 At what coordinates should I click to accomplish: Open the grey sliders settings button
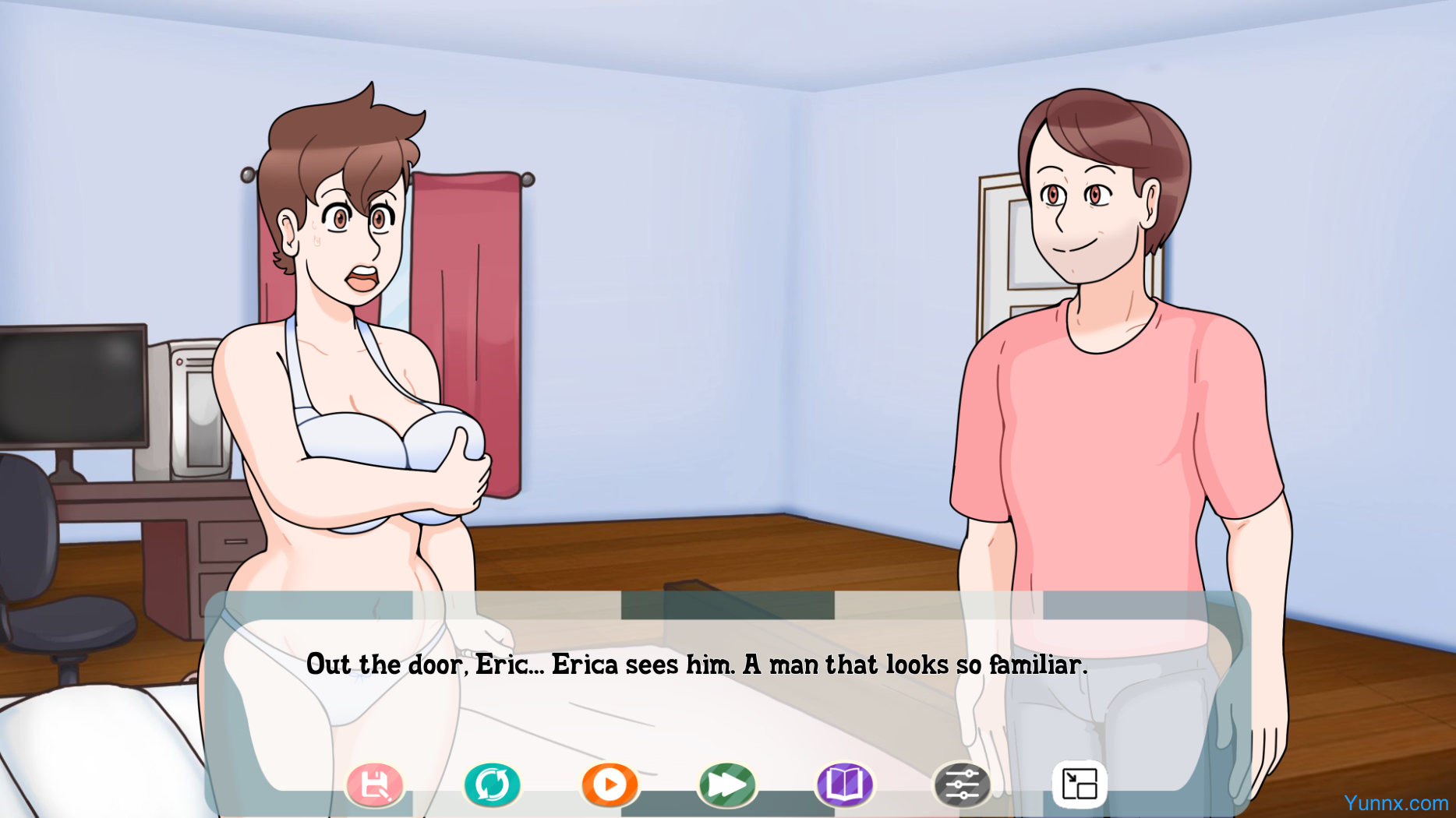click(963, 785)
